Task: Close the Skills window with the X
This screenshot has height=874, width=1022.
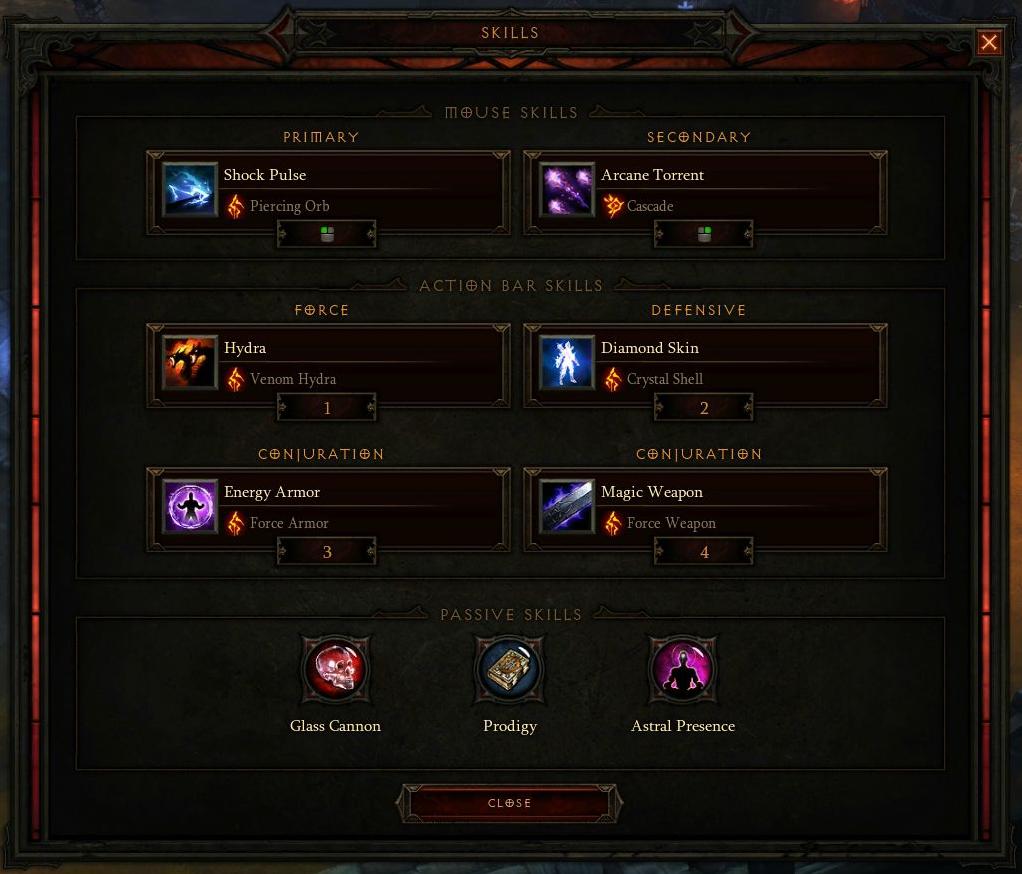Action: (989, 42)
